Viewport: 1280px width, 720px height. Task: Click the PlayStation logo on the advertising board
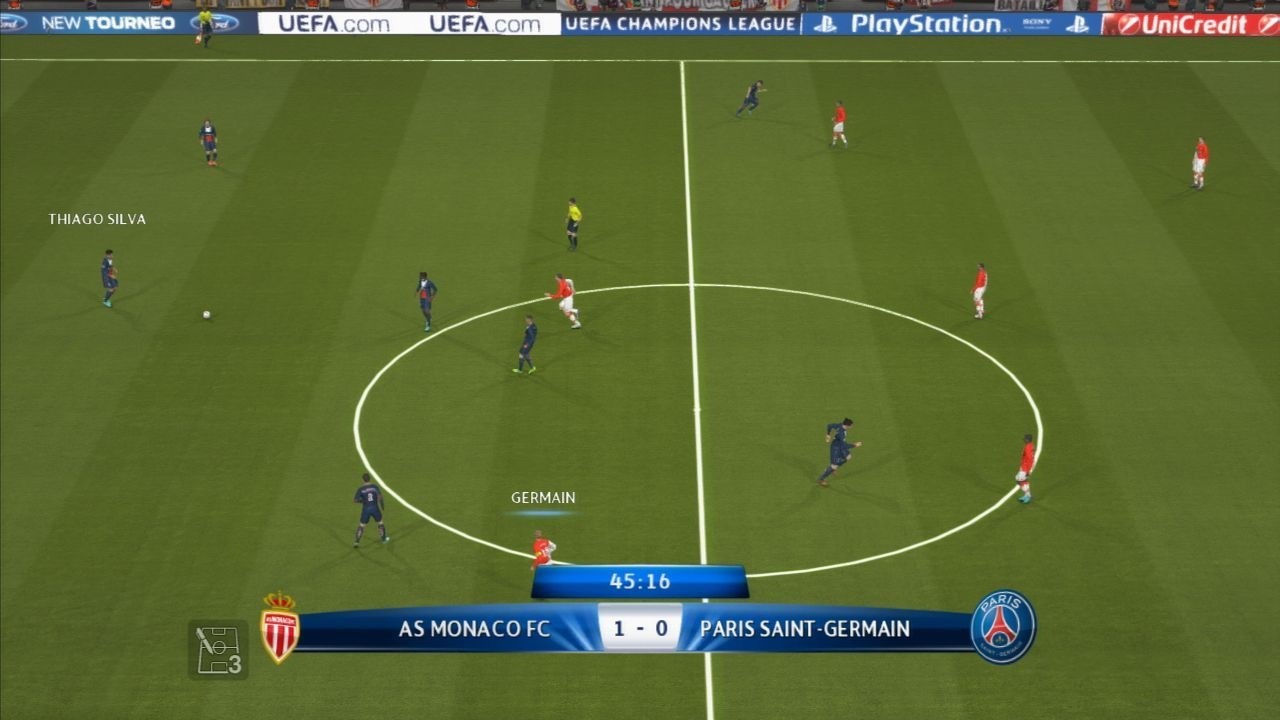[x=919, y=22]
